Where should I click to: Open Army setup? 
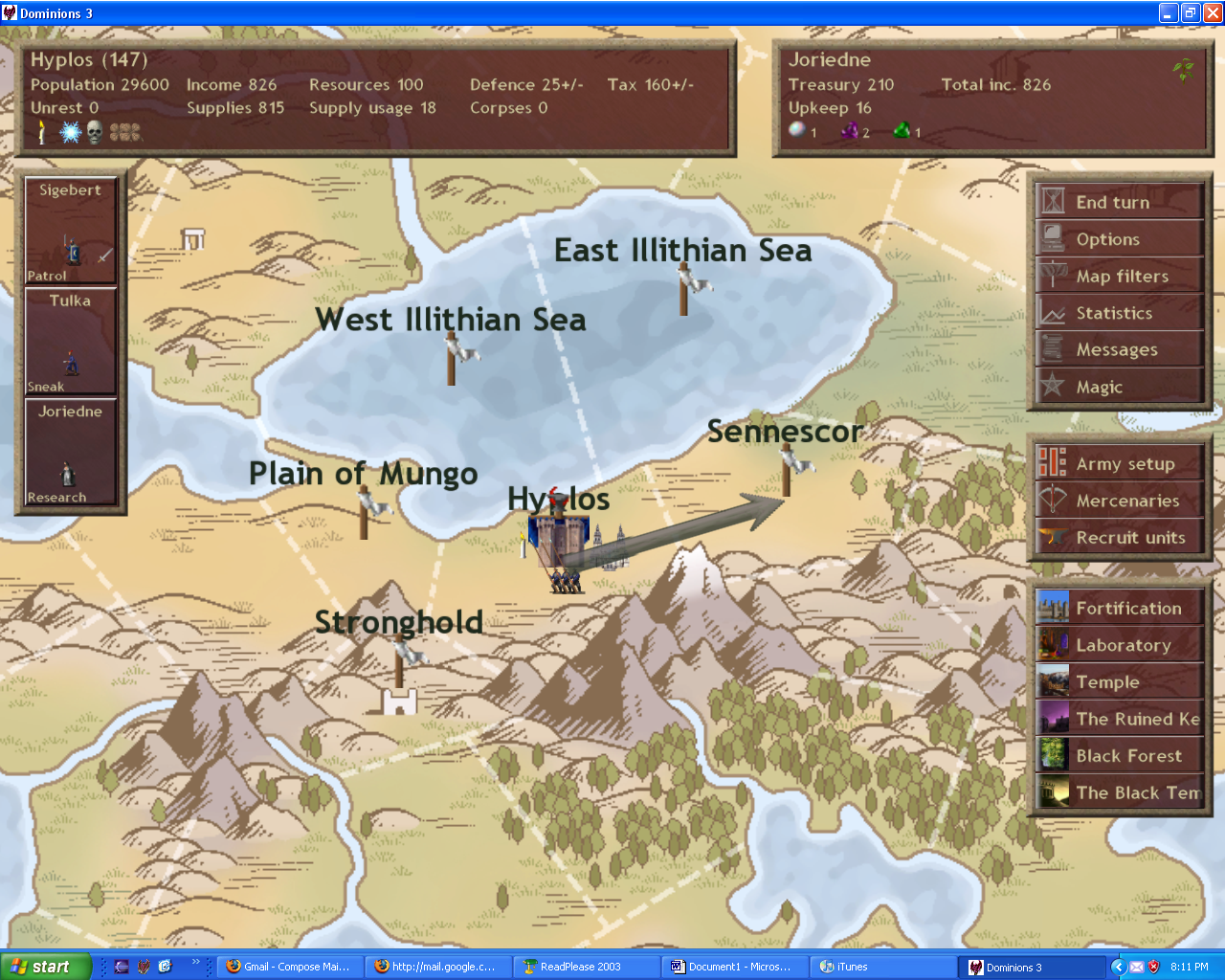(1118, 464)
